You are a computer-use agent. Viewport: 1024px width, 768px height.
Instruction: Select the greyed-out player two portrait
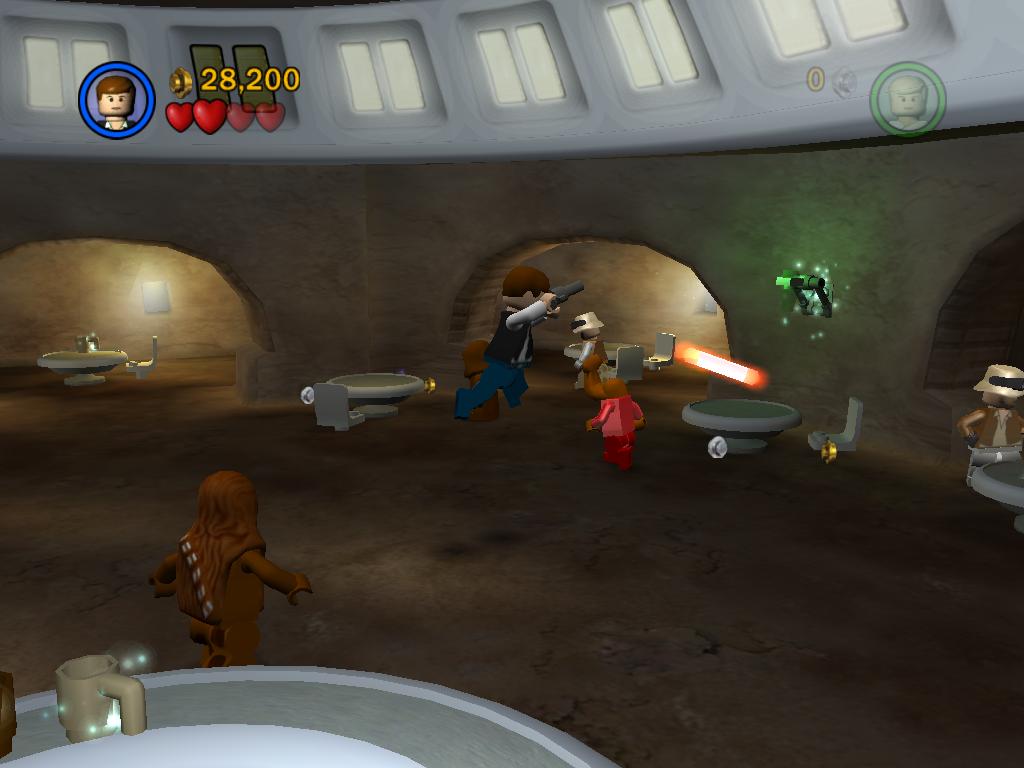click(907, 99)
